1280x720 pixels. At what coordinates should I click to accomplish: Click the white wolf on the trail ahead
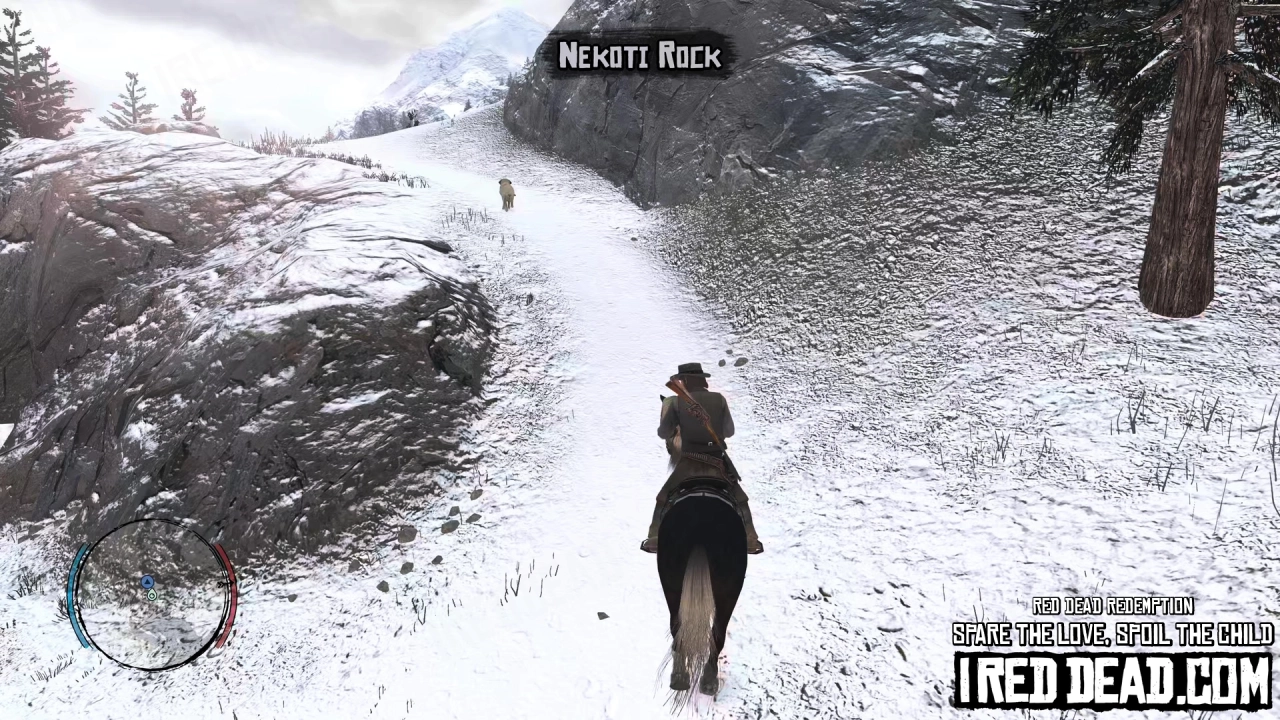[505, 192]
